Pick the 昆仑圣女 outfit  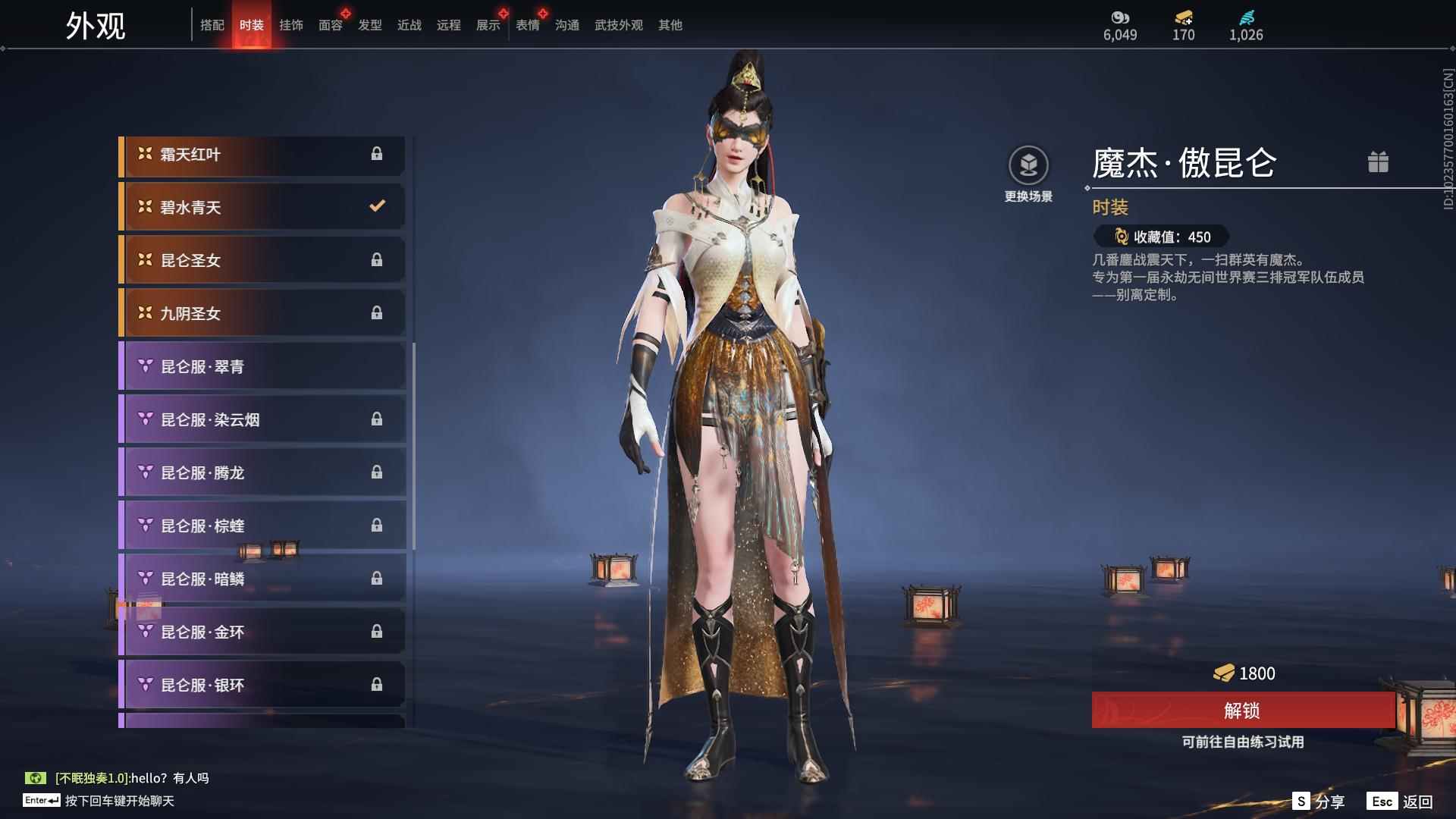262,261
